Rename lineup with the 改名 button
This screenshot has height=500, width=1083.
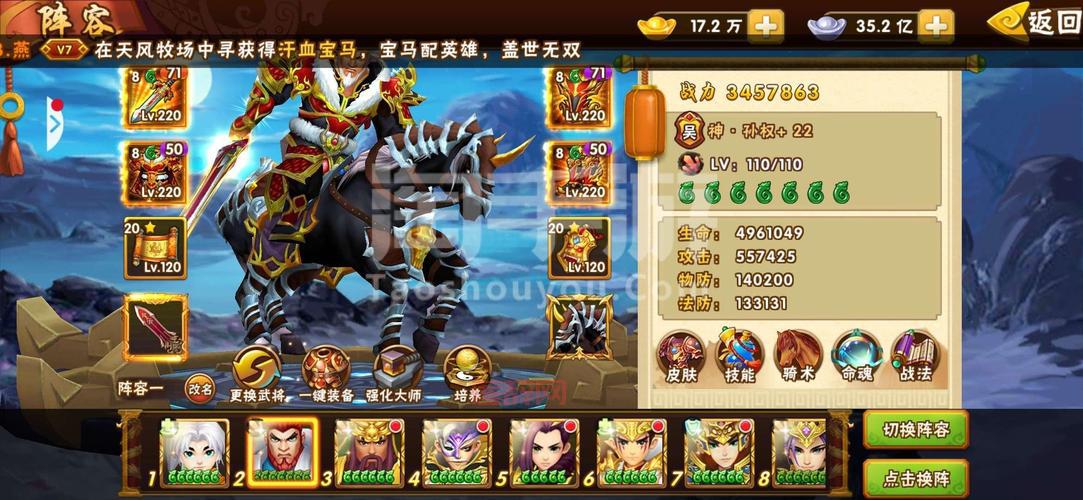pos(200,390)
